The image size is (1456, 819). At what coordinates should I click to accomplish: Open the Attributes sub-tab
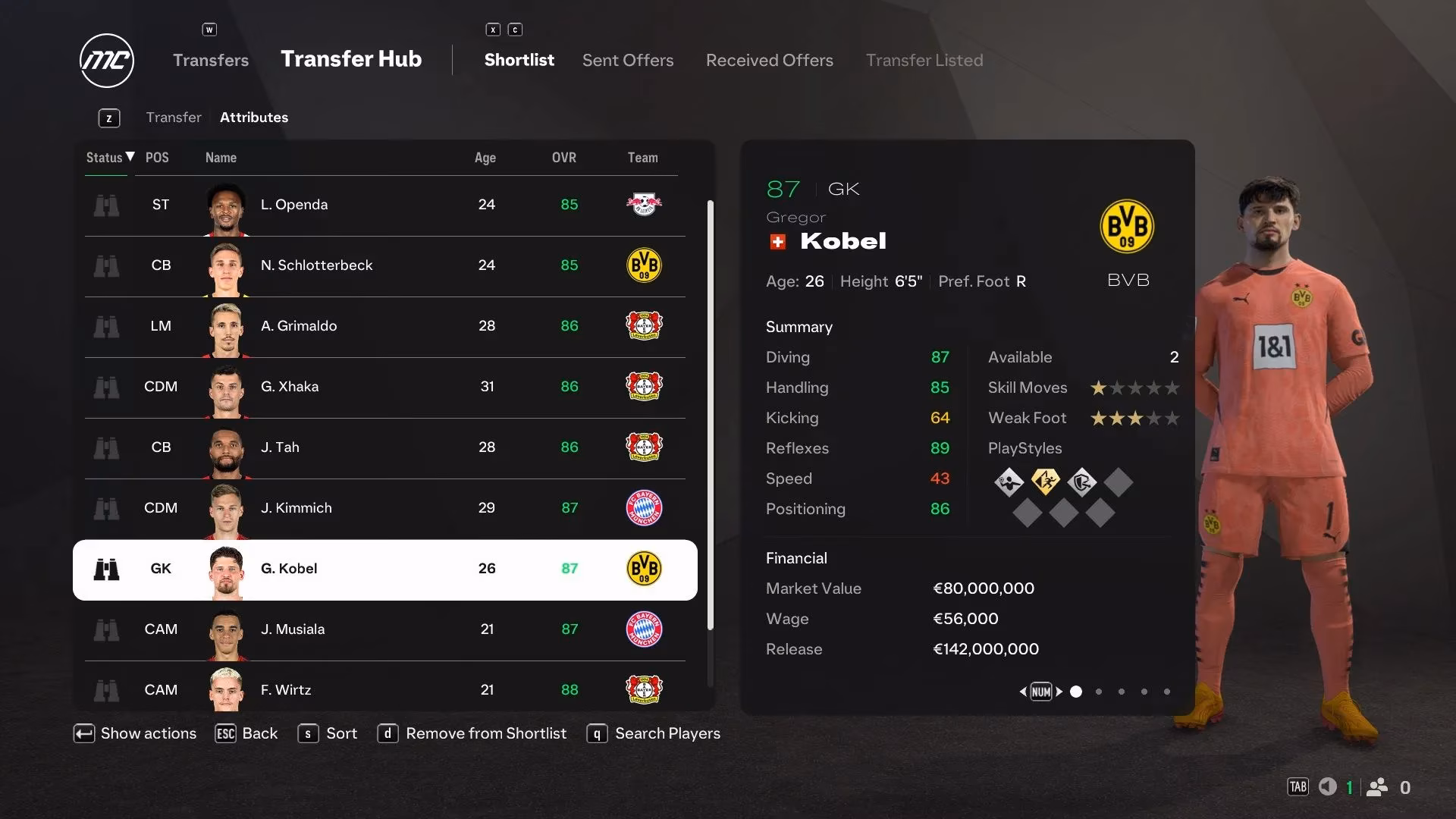point(254,117)
